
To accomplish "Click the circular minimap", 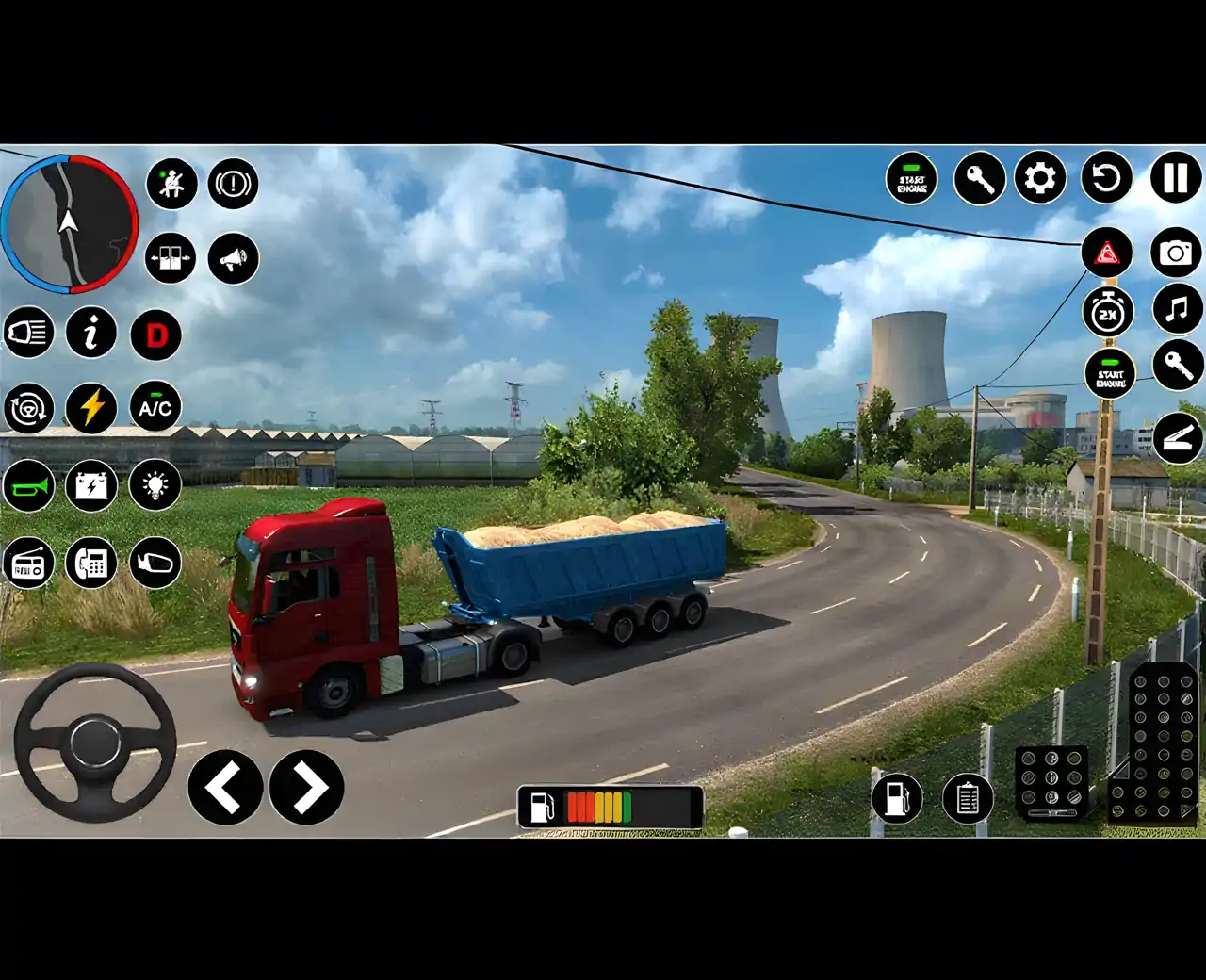I will tap(69, 224).
